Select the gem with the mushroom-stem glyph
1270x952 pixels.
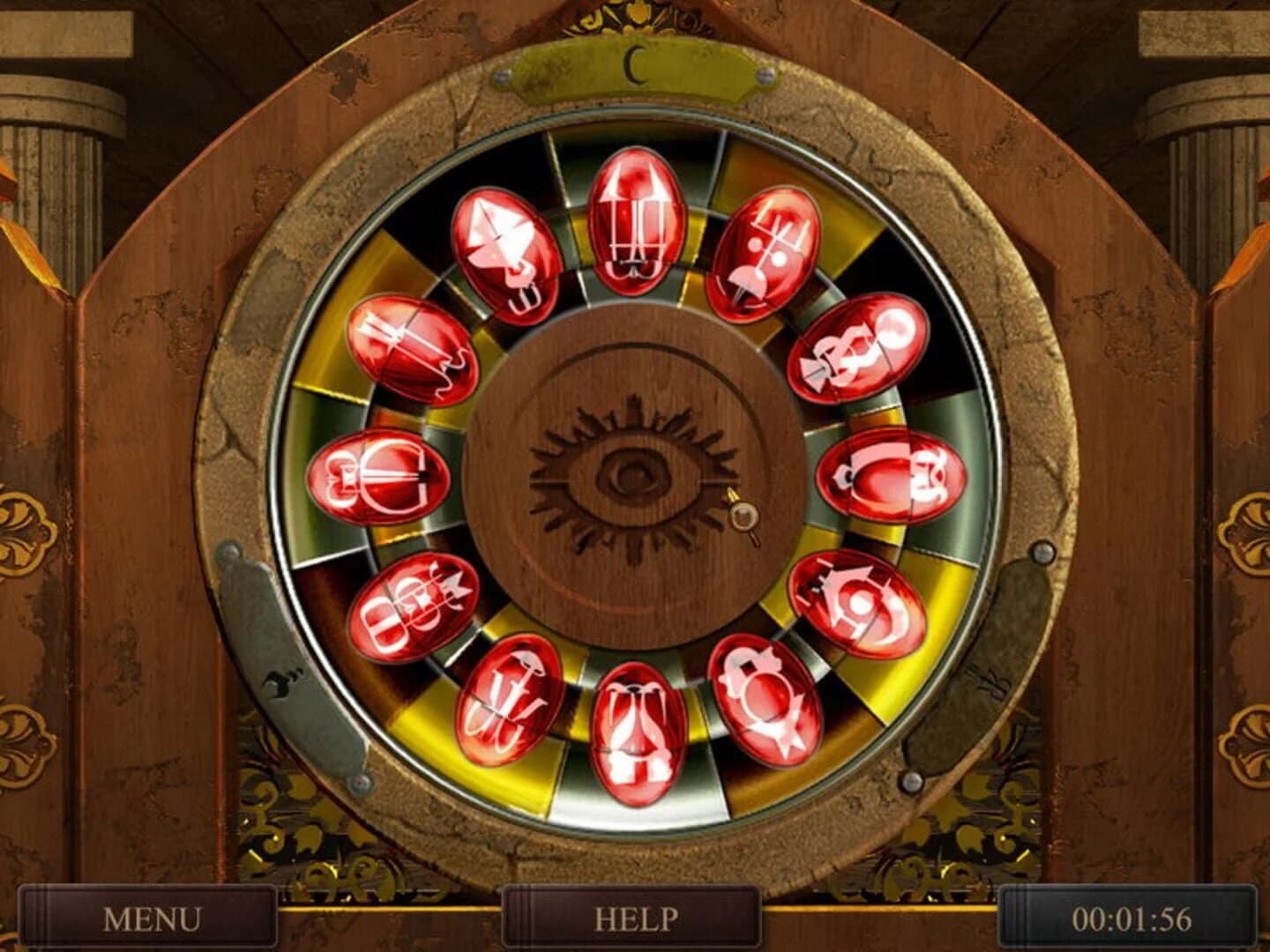[x=512, y=696]
